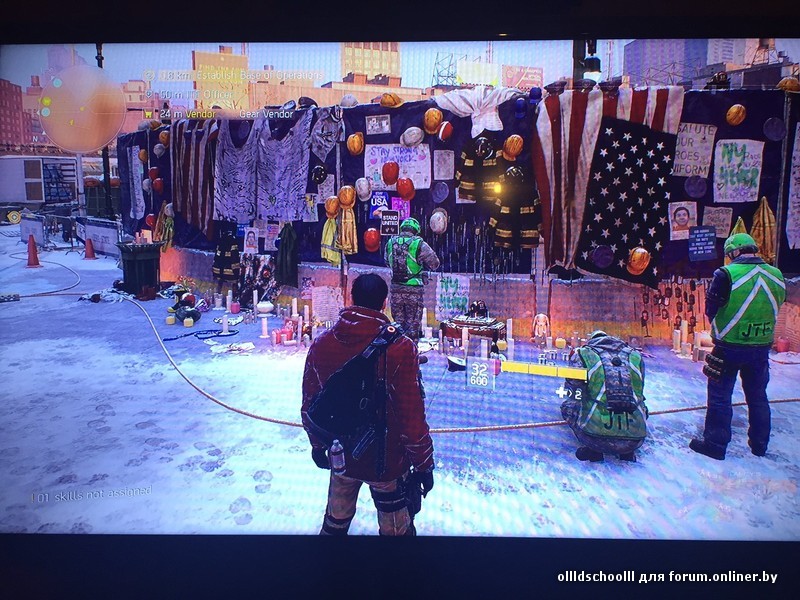Open the circular minimap

point(81,108)
